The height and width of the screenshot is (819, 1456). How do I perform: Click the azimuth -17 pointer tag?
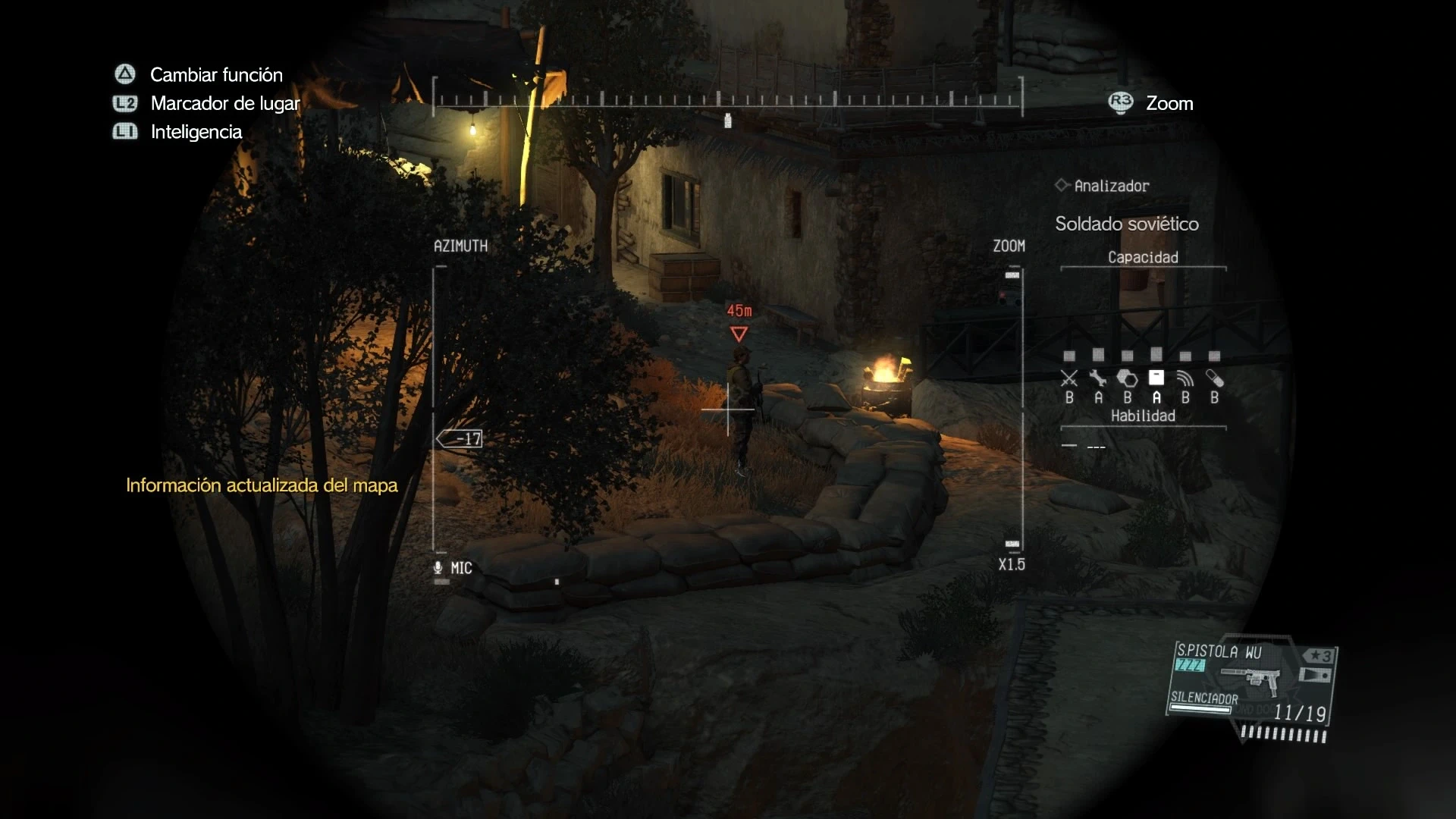click(460, 438)
